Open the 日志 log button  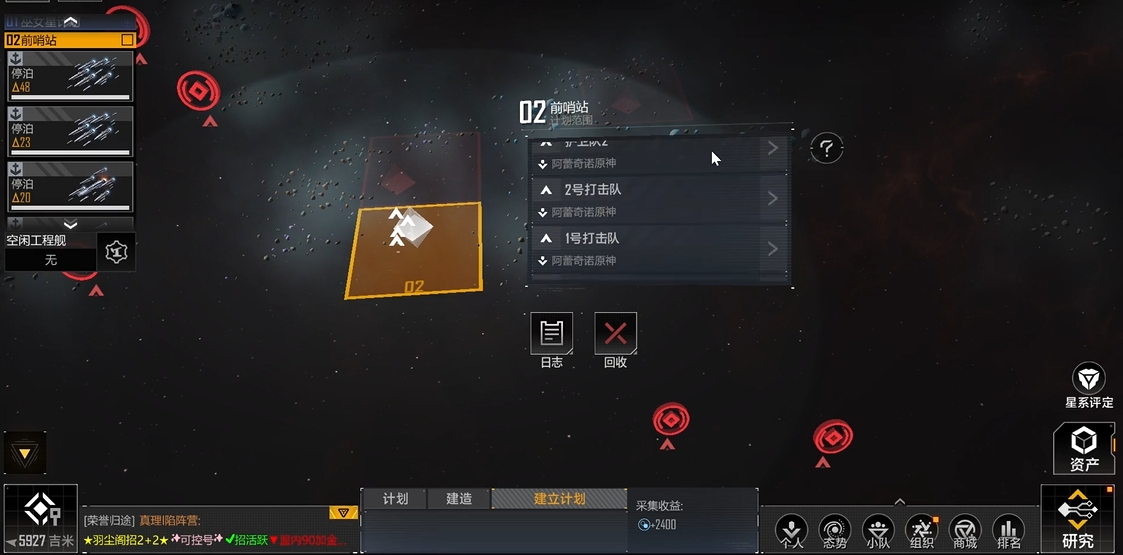(x=551, y=334)
